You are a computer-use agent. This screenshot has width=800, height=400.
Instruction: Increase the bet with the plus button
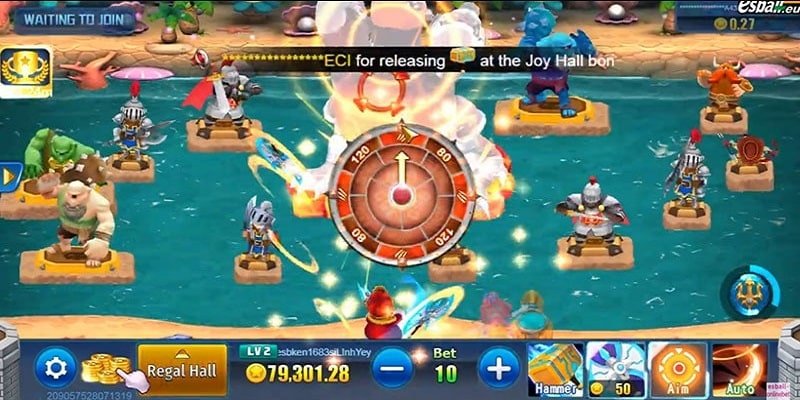coord(499,369)
